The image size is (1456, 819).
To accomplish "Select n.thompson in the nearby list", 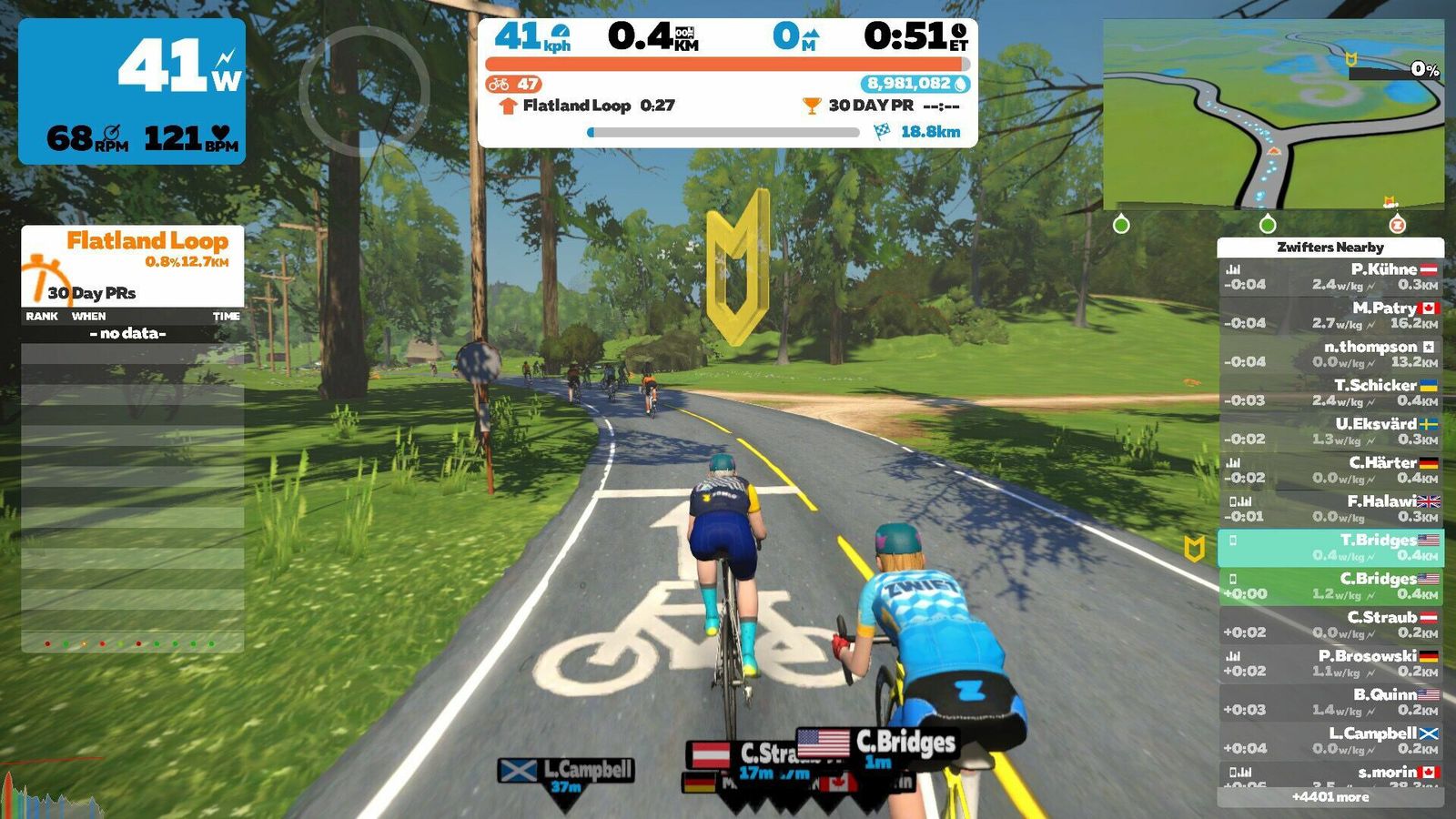I will [x=1330, y=354].
